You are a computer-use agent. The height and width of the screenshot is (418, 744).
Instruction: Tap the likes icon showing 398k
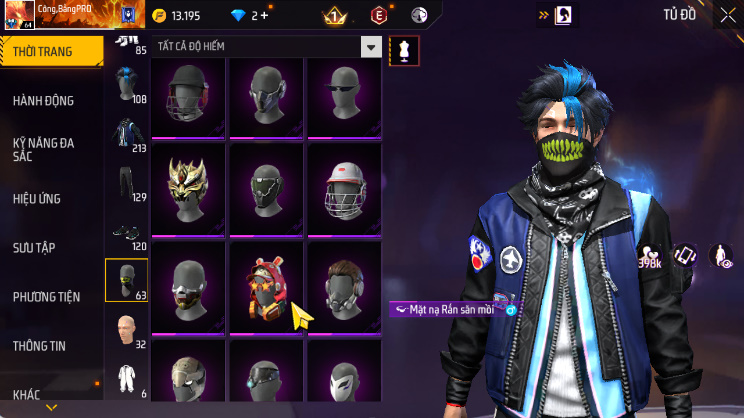tap(649, 257)
